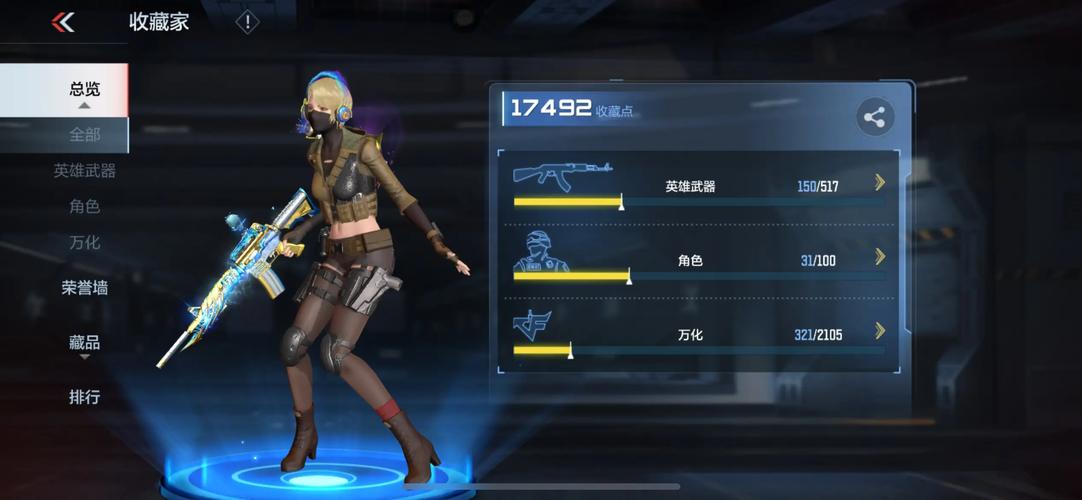Screen dimensions: 1082x500
Task: Open the 角色 31/100 progress row
Action: tap(699, 260)
